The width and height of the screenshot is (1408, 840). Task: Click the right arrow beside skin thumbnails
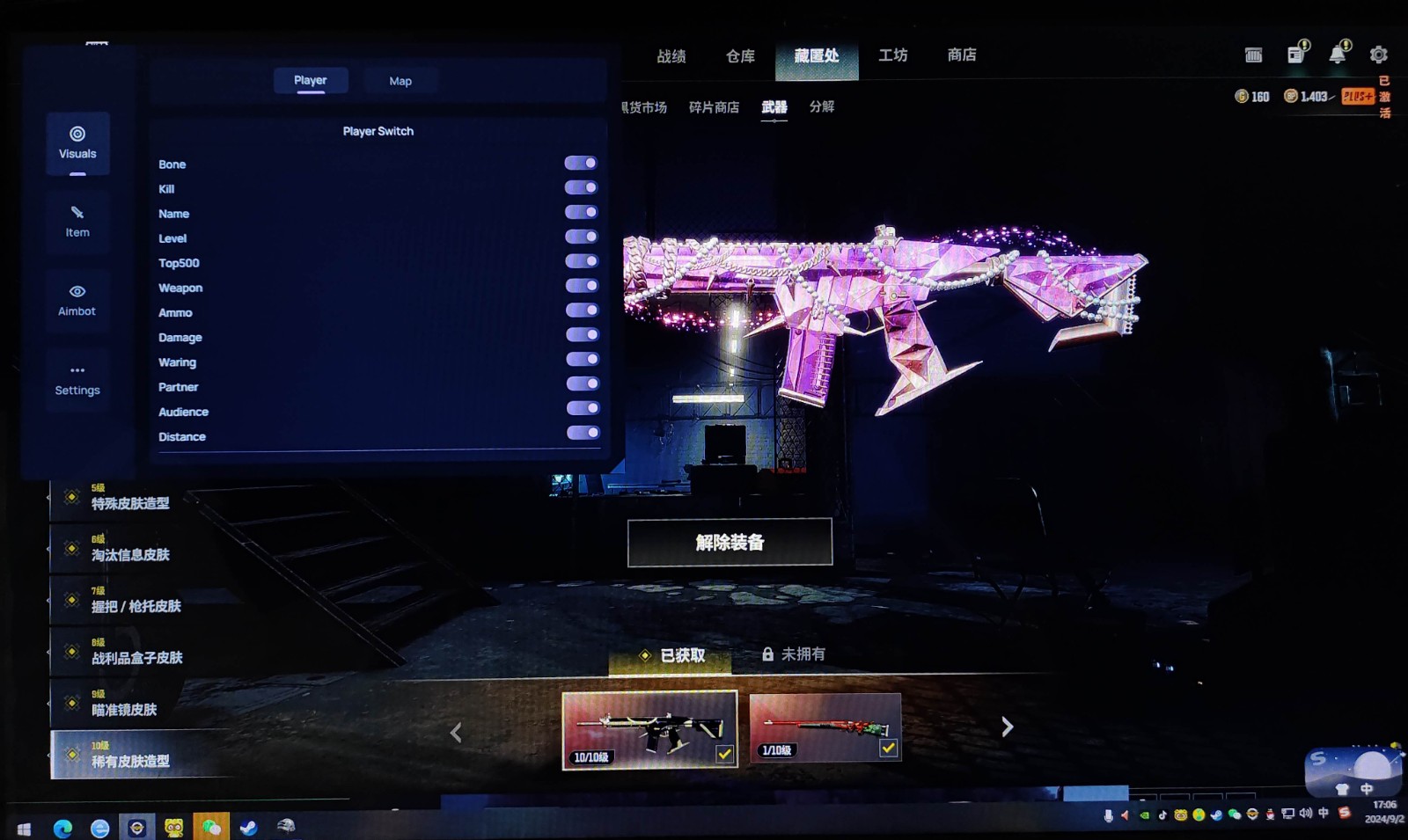point(1008,727)
